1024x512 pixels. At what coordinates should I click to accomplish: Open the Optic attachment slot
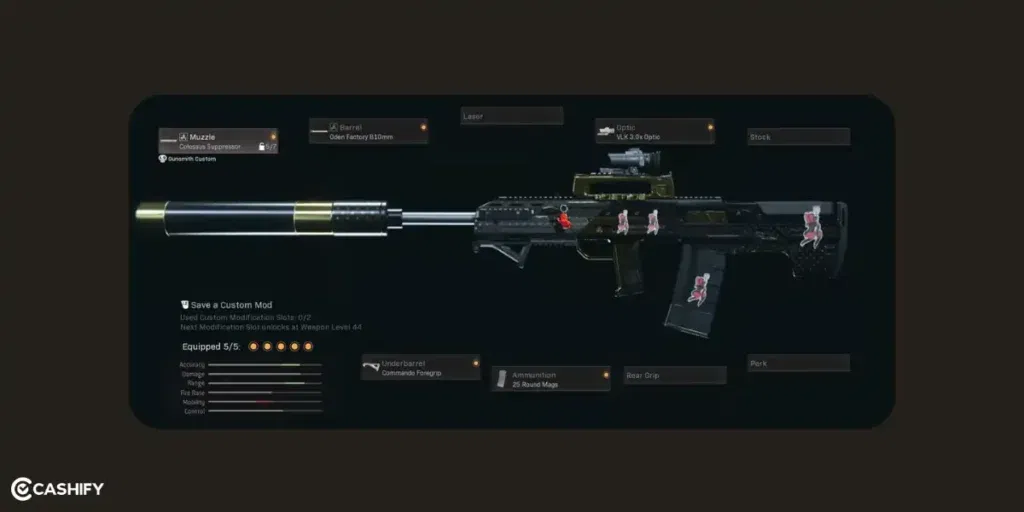click(x=654, y=131)
